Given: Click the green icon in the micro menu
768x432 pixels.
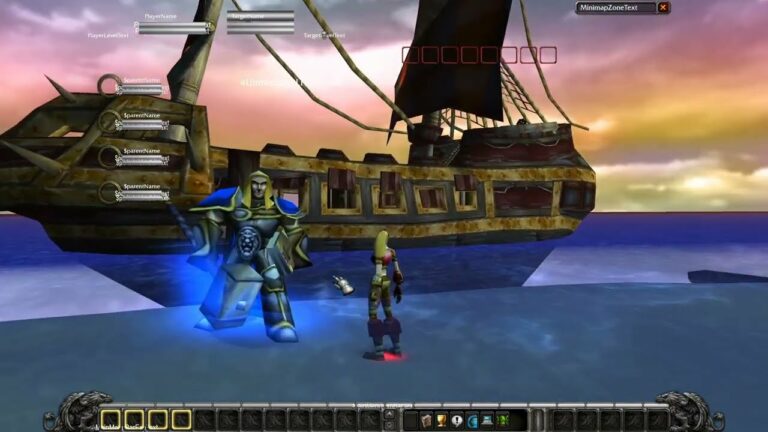Looking at the screenshot, I should [x=503, y=420].
